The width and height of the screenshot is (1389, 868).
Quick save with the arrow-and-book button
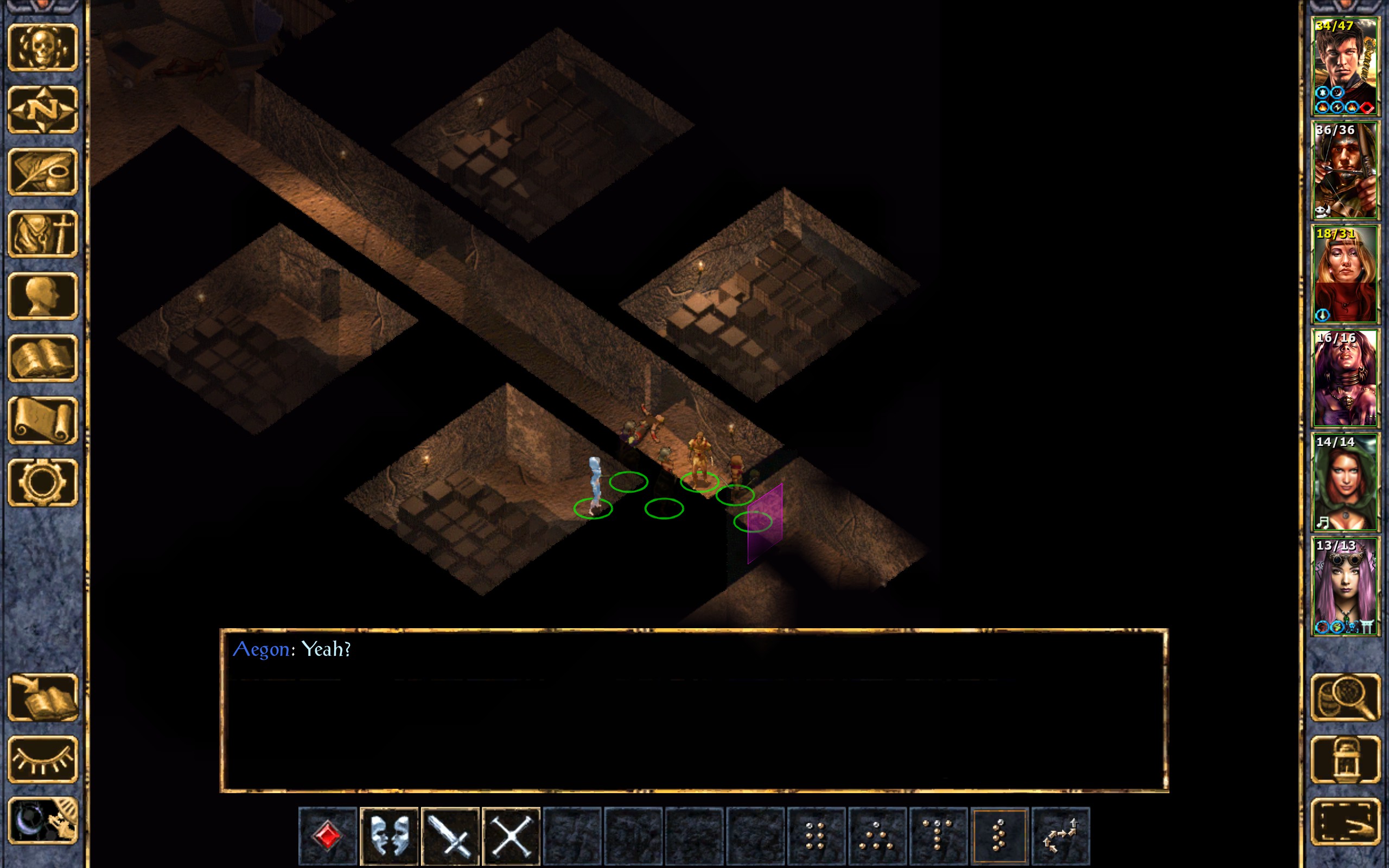(x=43, y=698)
